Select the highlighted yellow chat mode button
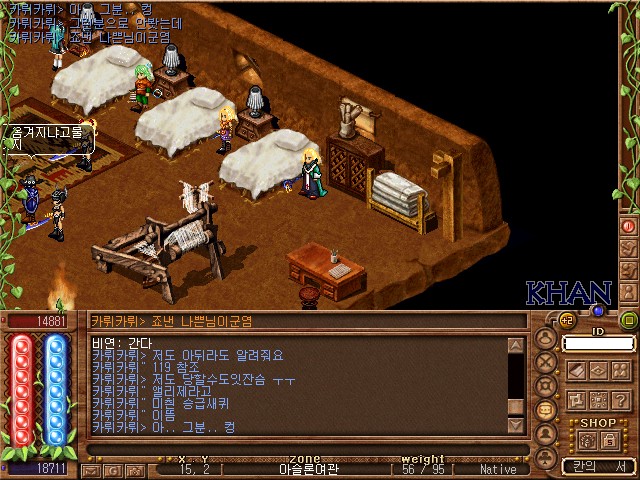Screen dimensions: 640x480 tap(546, 411)
